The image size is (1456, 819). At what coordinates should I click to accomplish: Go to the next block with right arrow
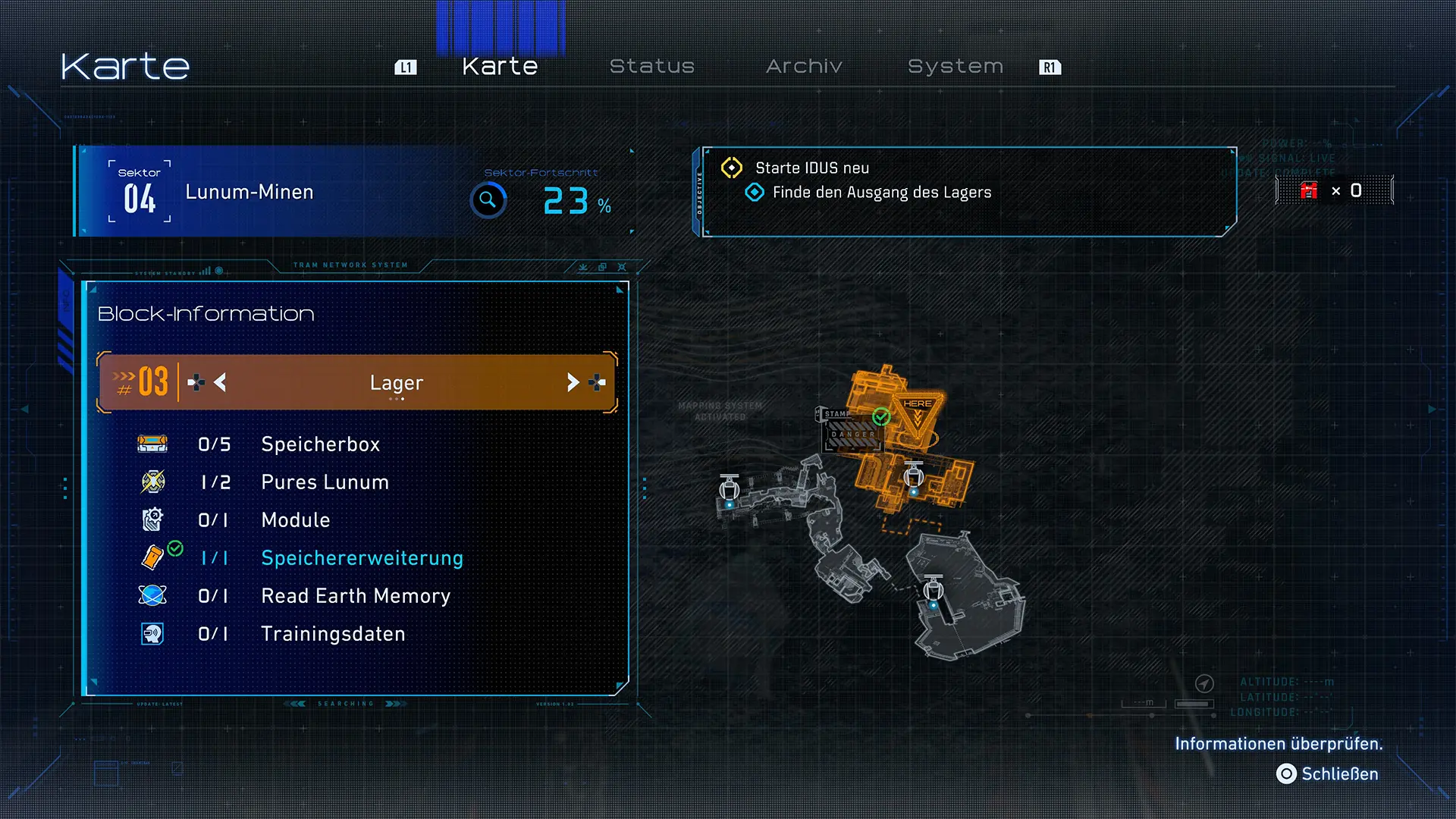click(573, 383)
